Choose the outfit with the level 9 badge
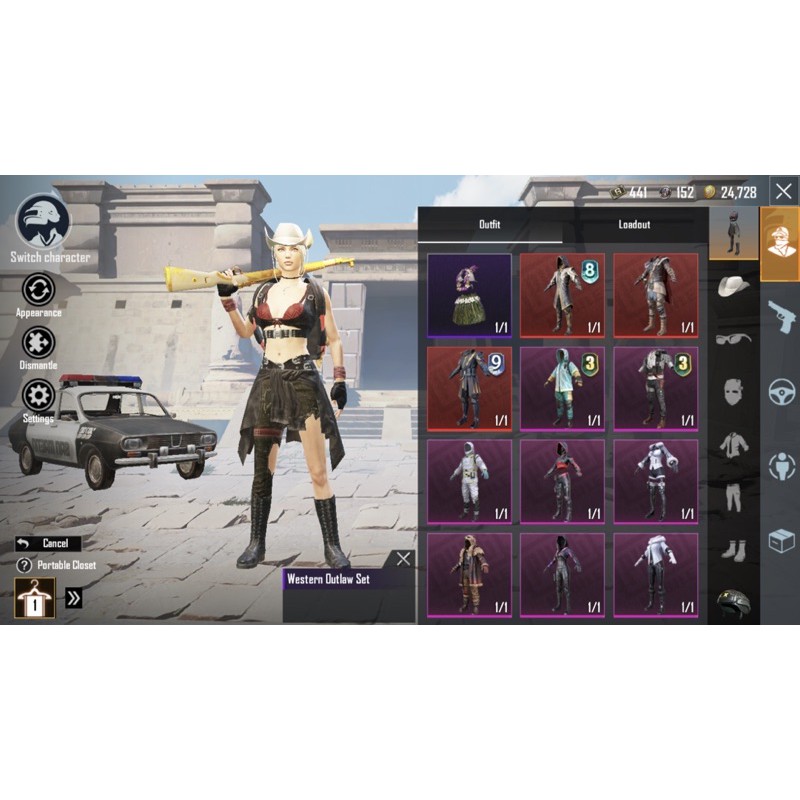Viewport: 800px width, 800px height. [469, 388]
